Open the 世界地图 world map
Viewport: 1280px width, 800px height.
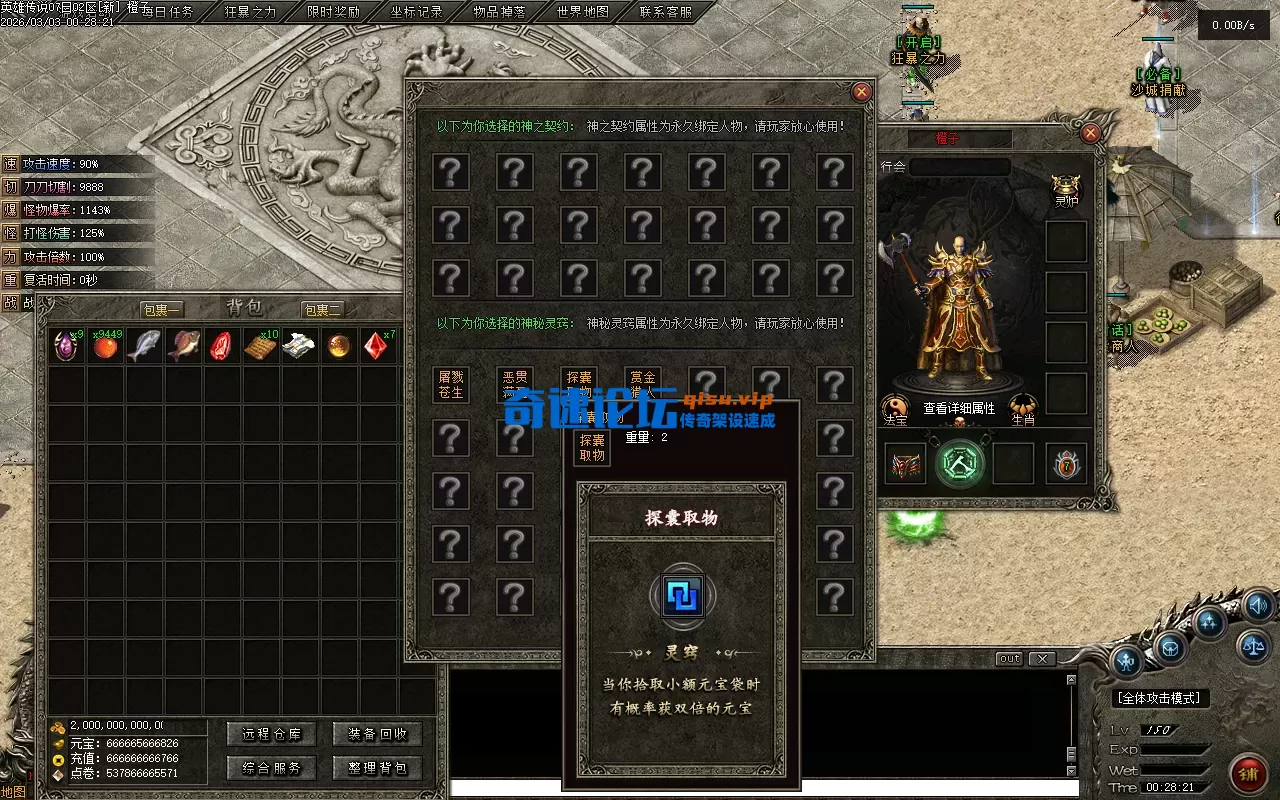pos(582,12)
